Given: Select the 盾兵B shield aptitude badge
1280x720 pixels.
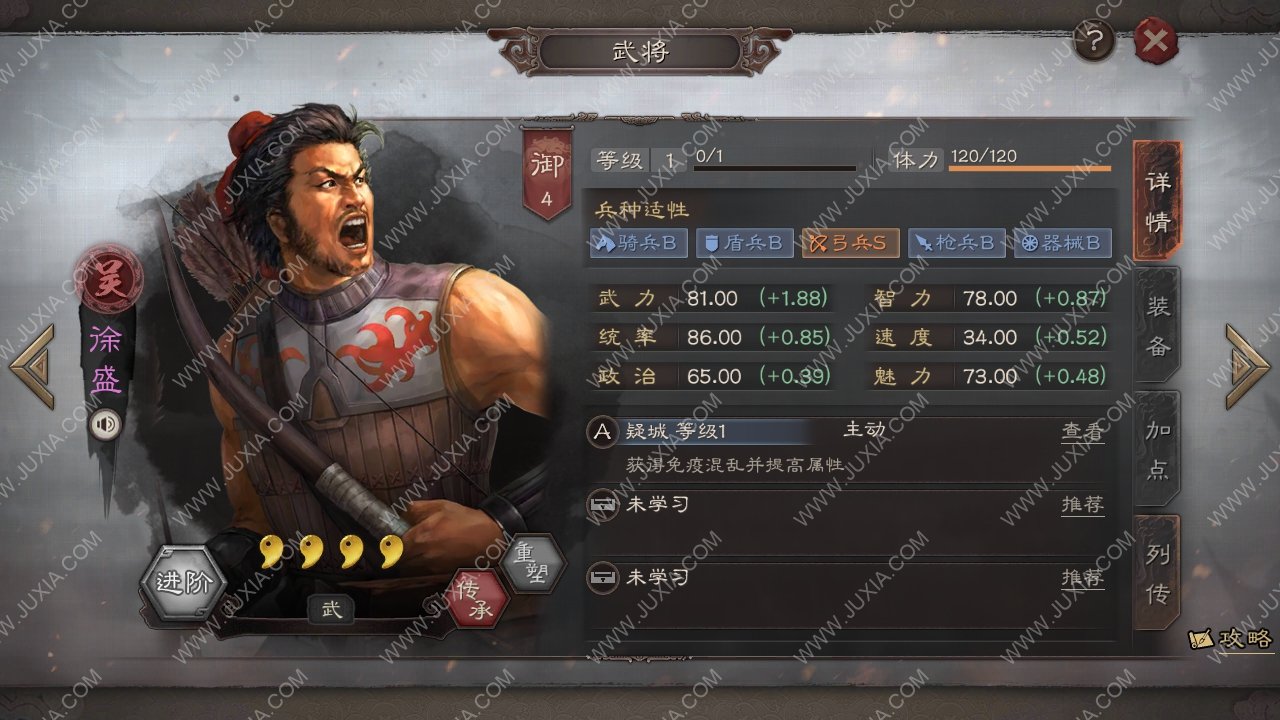Looking at the screenshot, I should pos(745,243).
